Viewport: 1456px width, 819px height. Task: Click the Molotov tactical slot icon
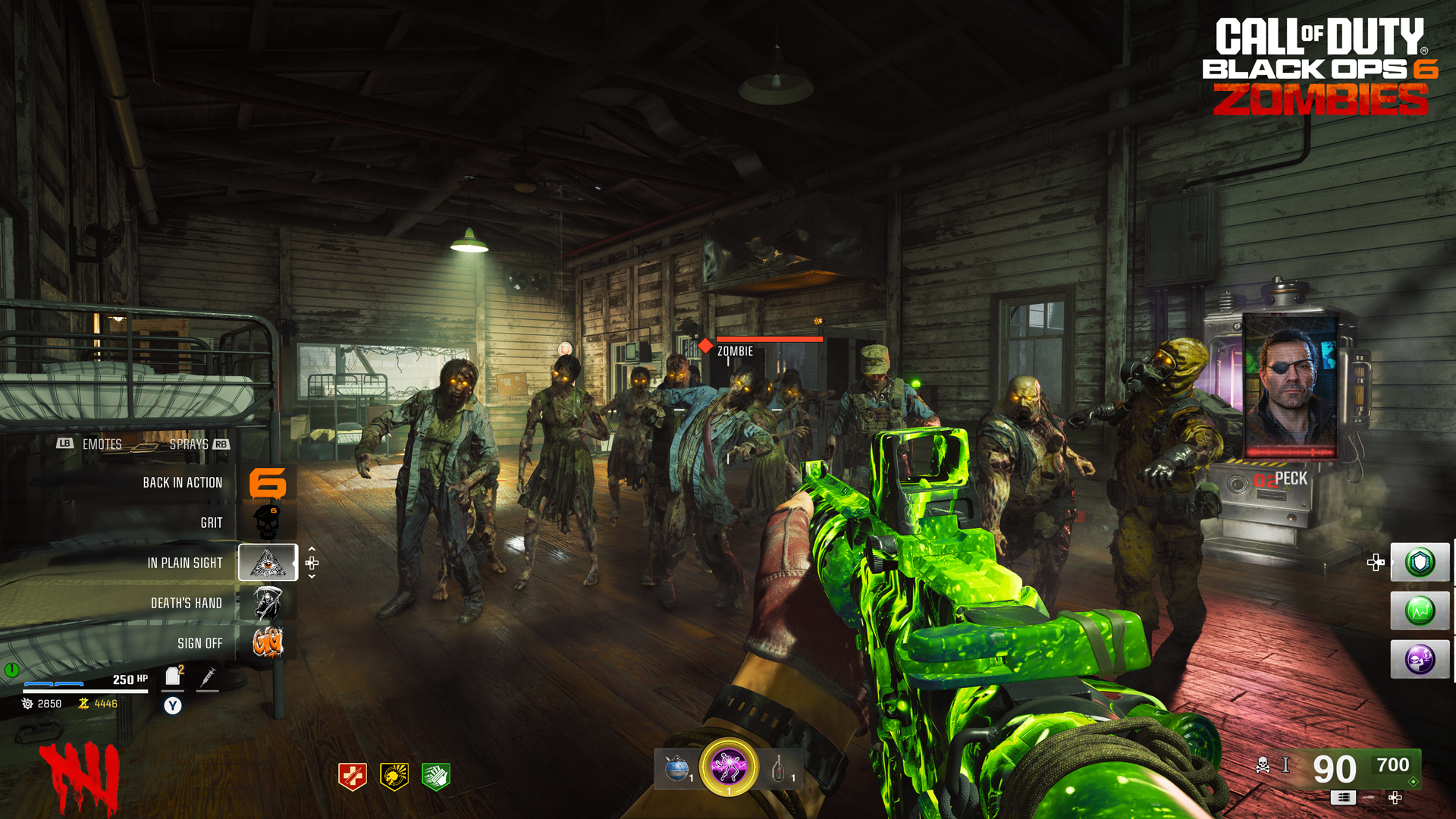(x=779, y=767)
